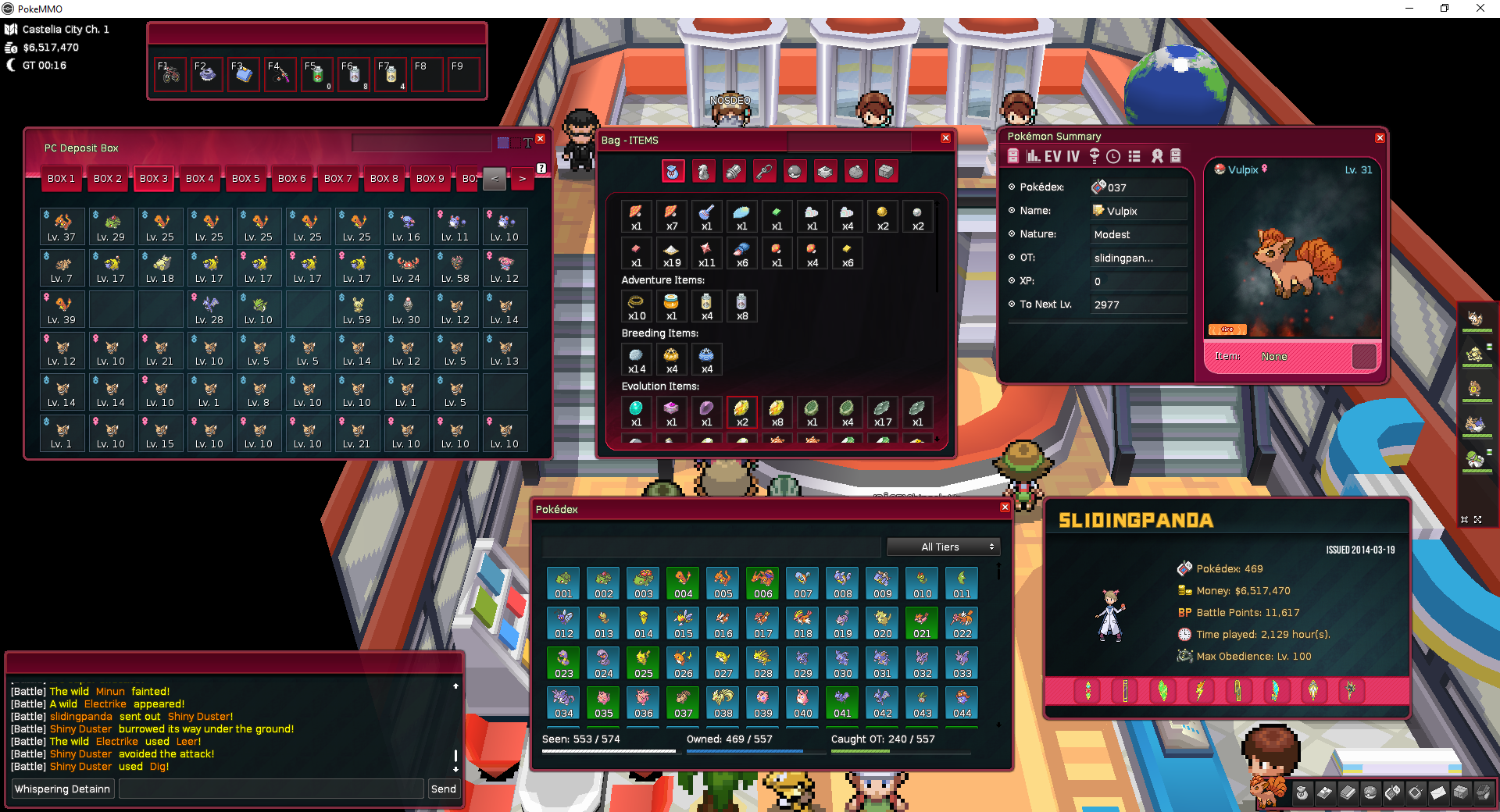
Task: Close the PC Deposit Box window
Action: click(540, 139)
